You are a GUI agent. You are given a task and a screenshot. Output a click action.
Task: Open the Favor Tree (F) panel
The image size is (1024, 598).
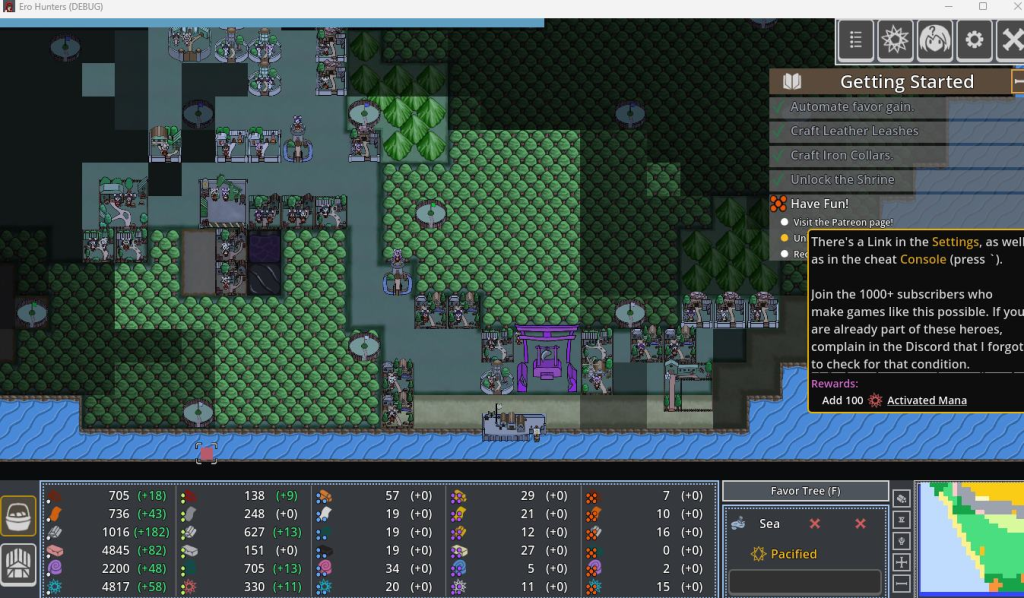click(805, 491)
